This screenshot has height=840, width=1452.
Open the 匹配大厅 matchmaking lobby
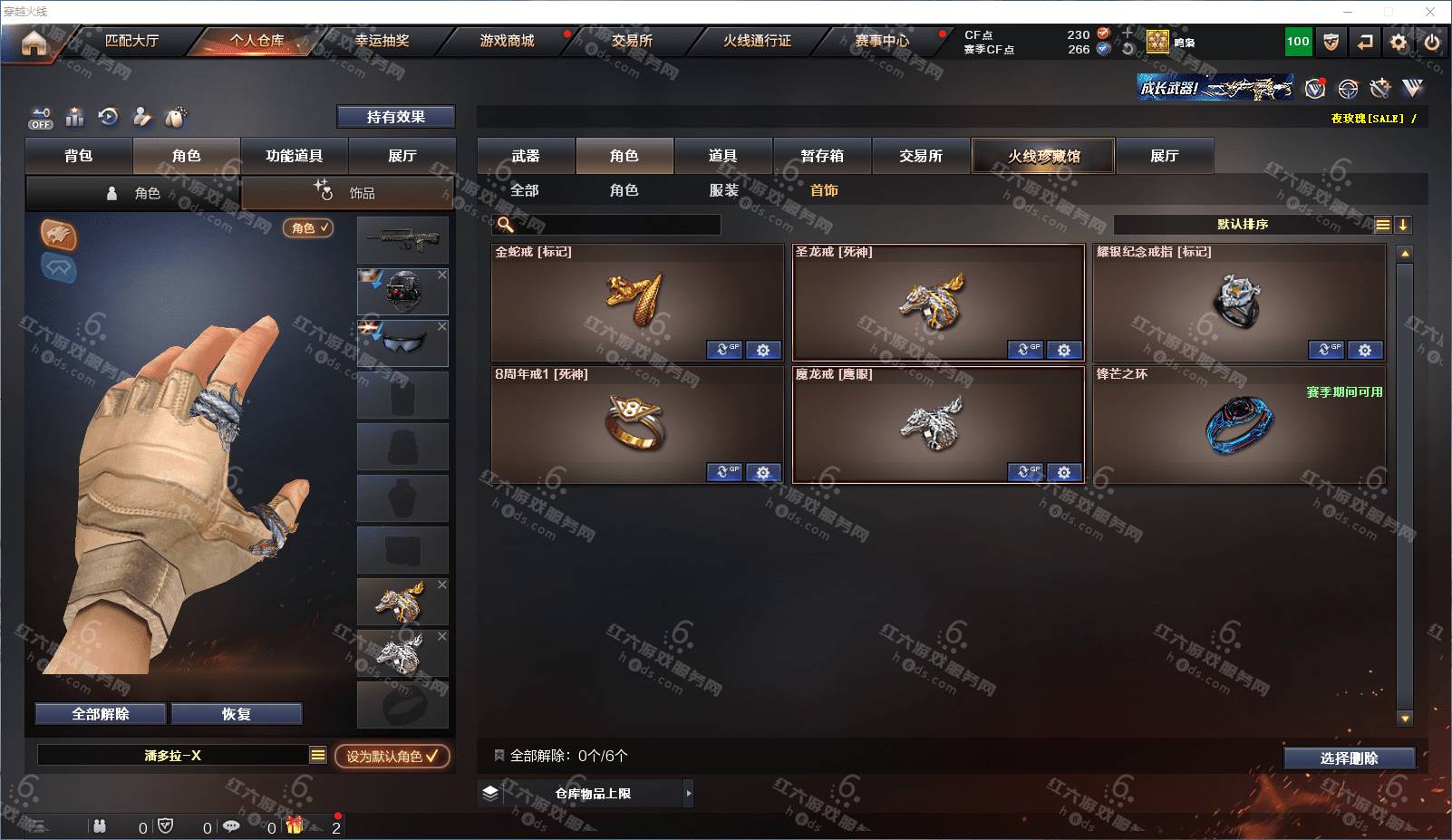131,41
